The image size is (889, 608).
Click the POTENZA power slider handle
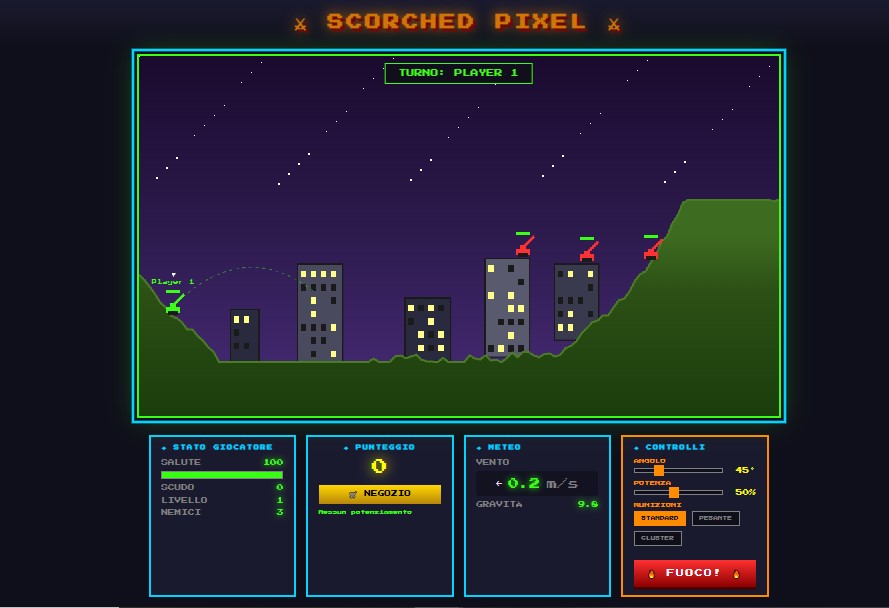[x=674, y=492]
